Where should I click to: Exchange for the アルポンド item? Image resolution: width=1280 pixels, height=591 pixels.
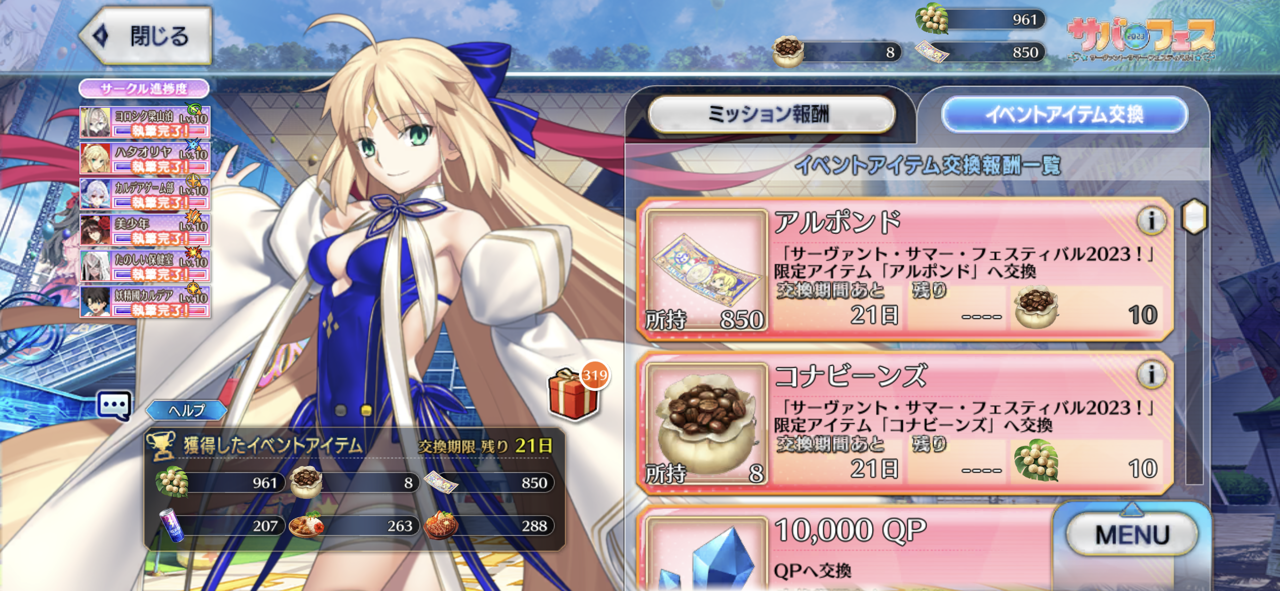905,270
